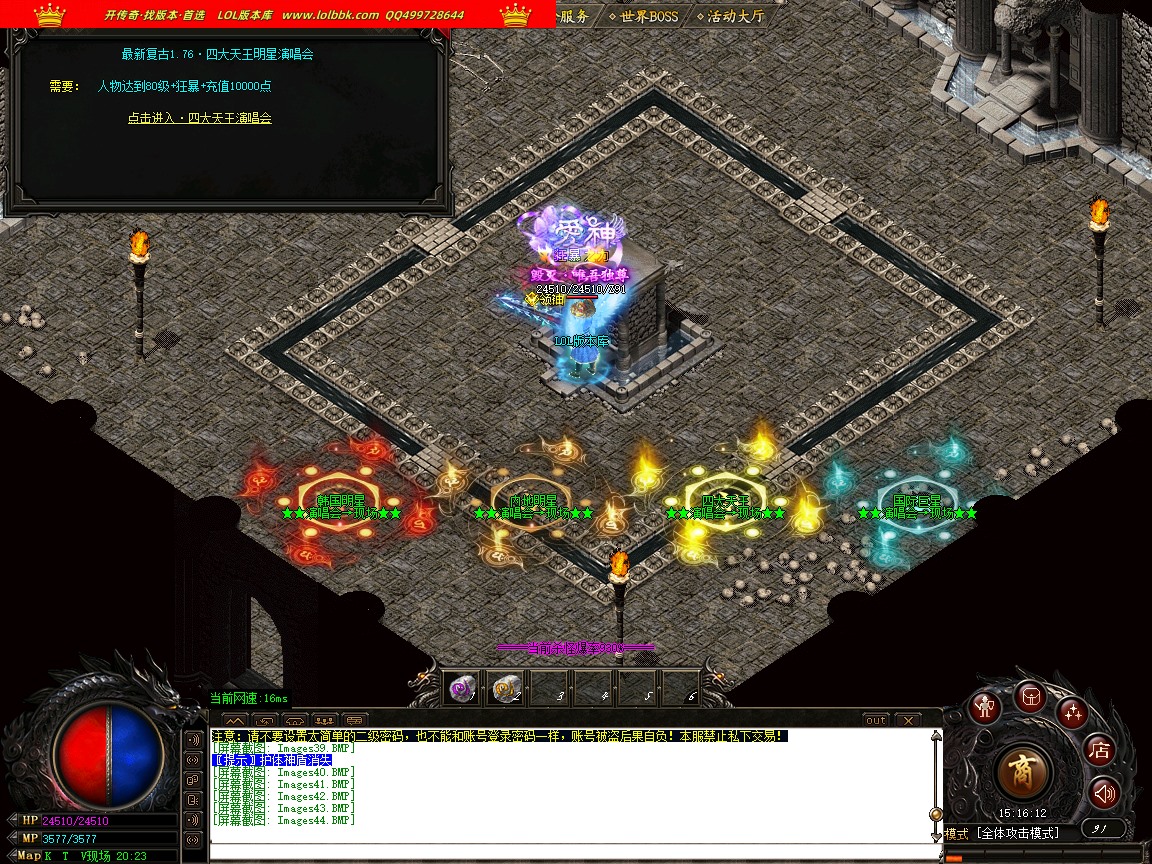
Task: Open the 活动大厅 activity hall
Action: [735, 16]
